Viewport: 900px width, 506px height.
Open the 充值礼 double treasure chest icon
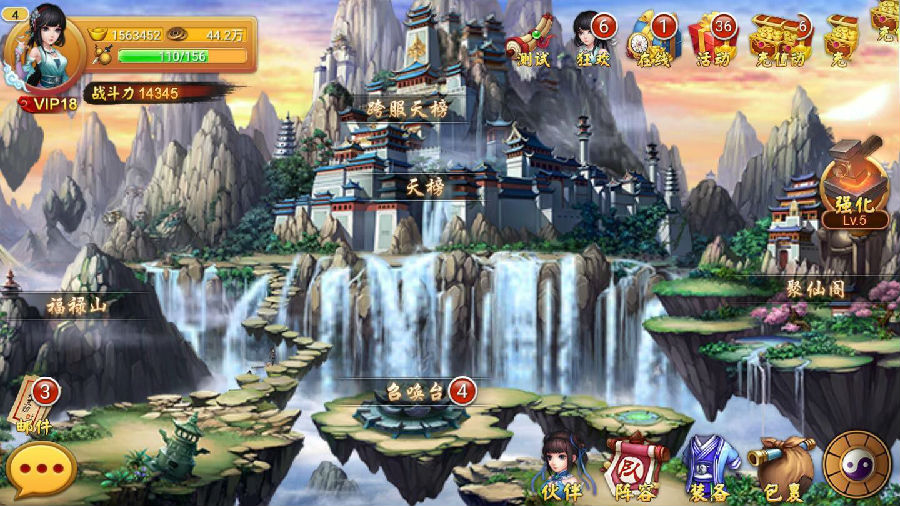[x=778, y=40]
